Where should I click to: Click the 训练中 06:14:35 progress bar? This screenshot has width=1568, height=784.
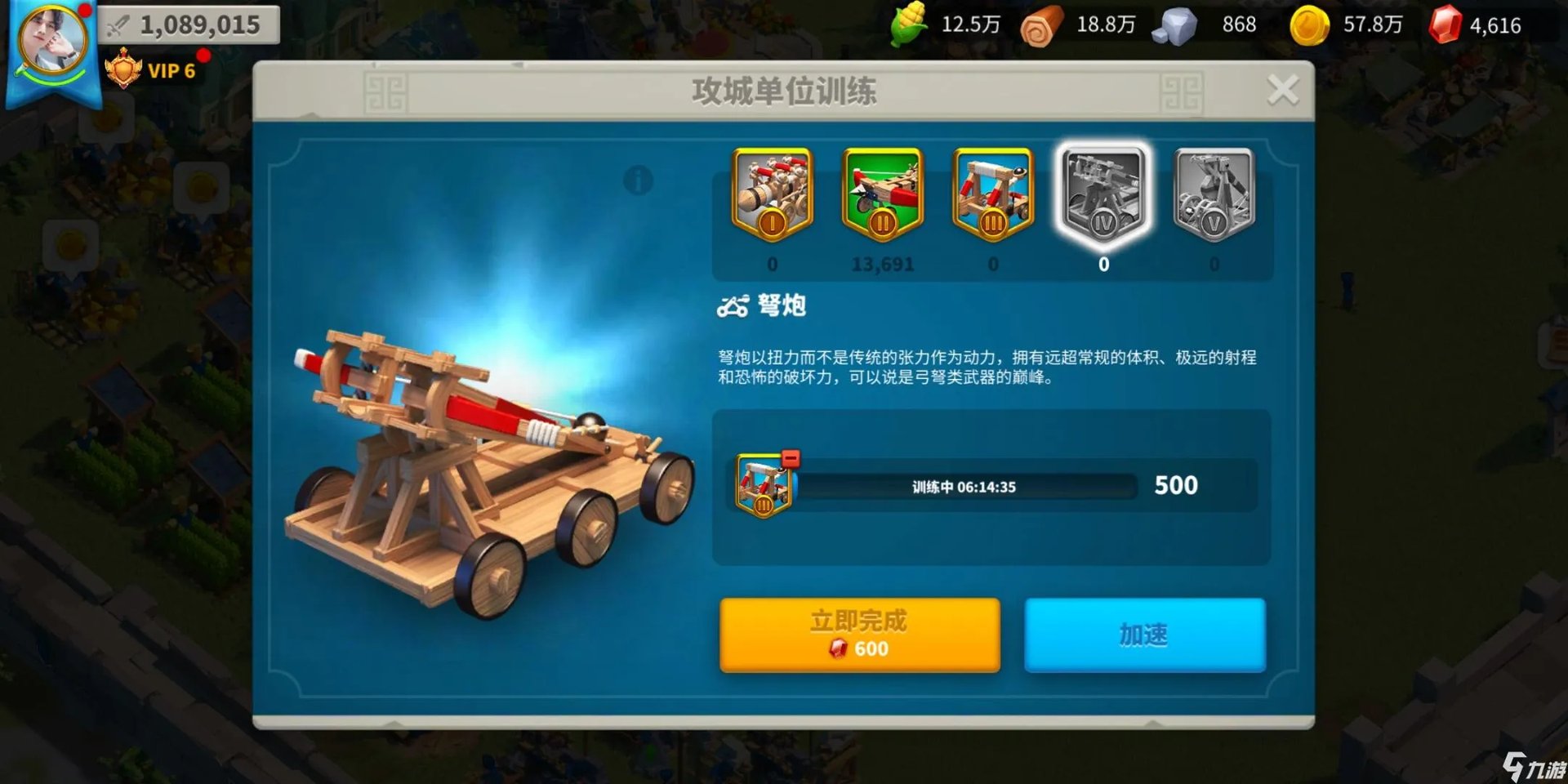[x=964, y=486]
